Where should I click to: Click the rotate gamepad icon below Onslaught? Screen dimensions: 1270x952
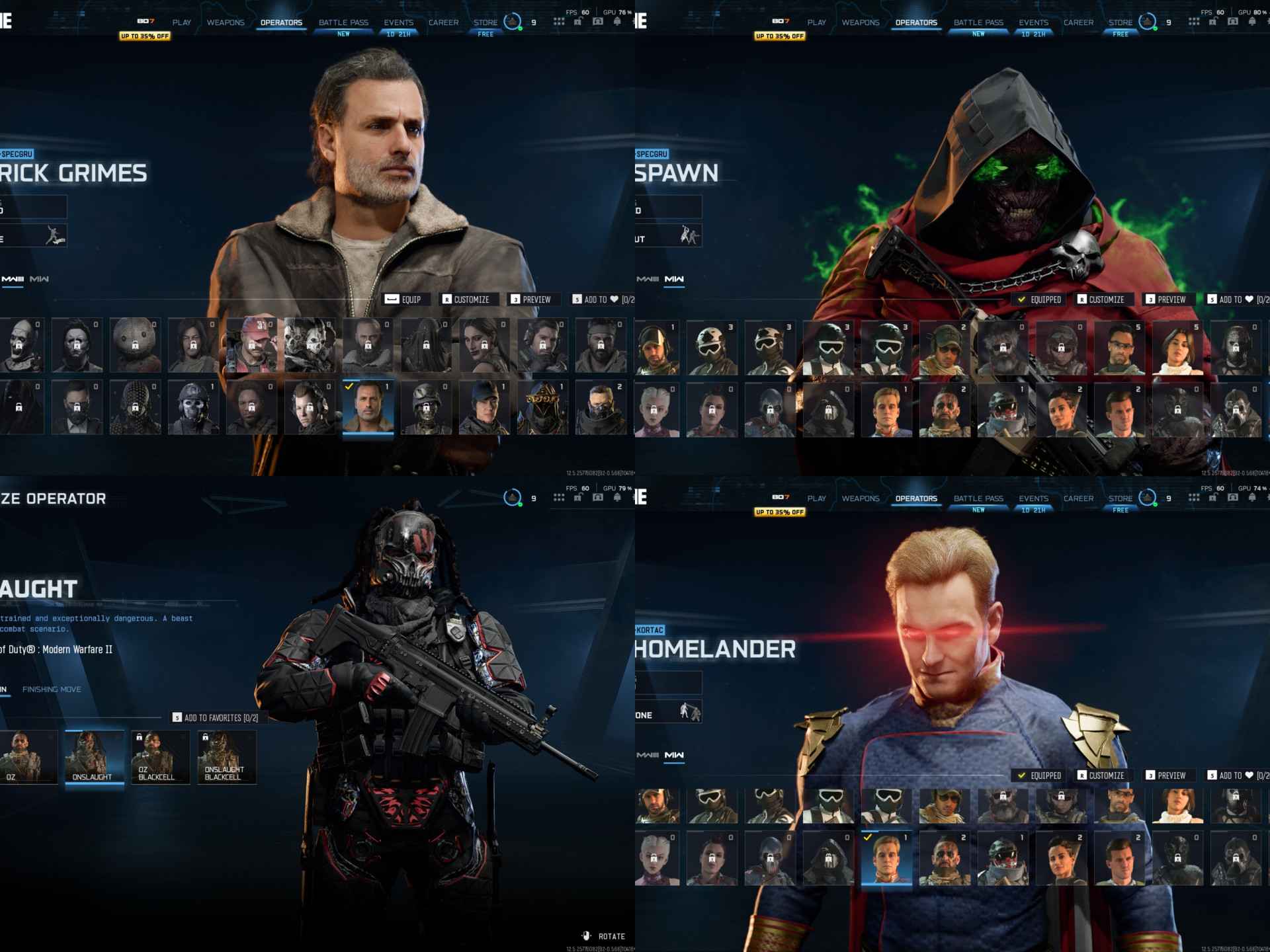pyautogui.click(x=585, y=936)
